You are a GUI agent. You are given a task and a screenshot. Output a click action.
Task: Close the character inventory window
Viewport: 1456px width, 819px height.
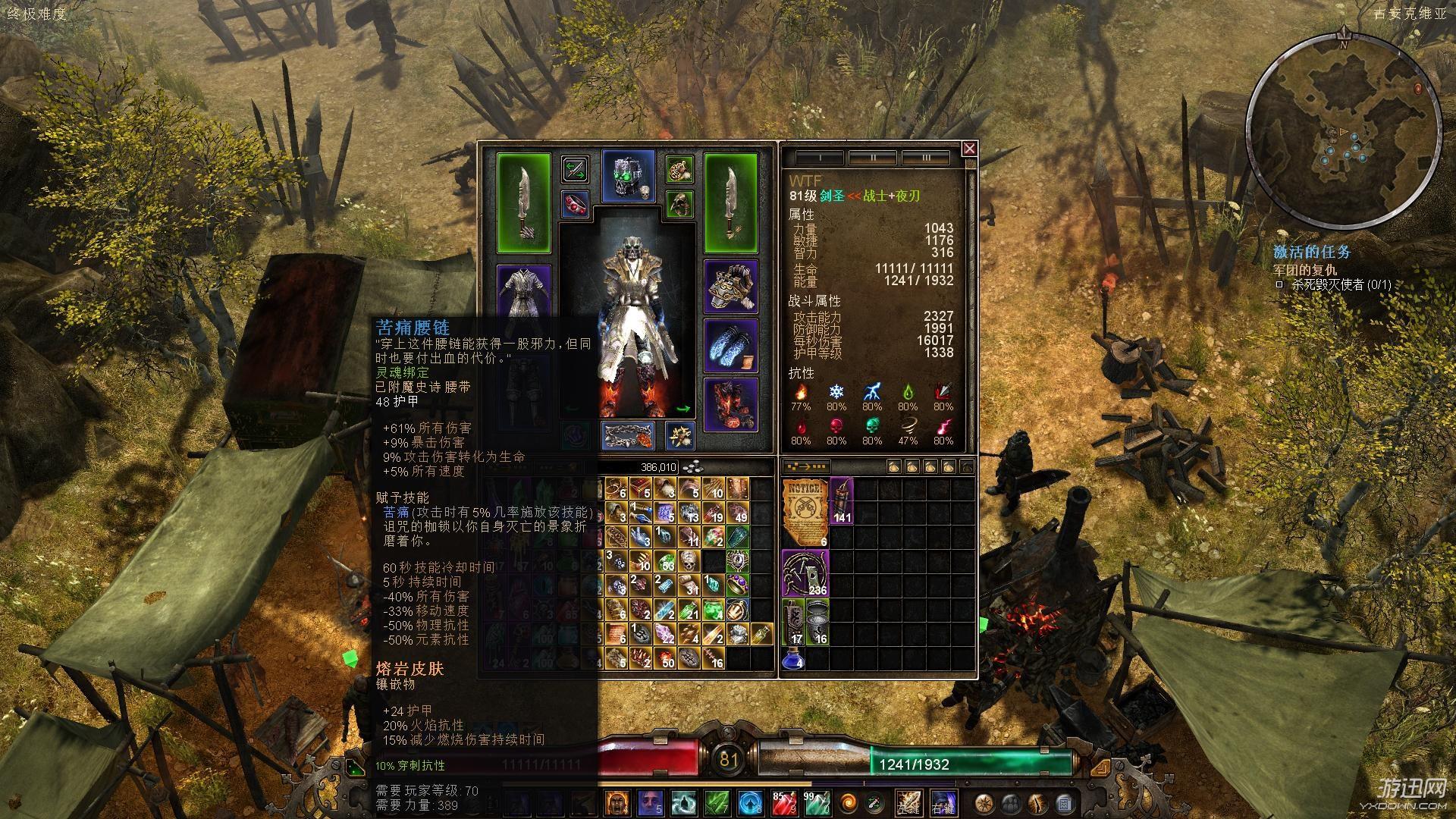(969, 149)
